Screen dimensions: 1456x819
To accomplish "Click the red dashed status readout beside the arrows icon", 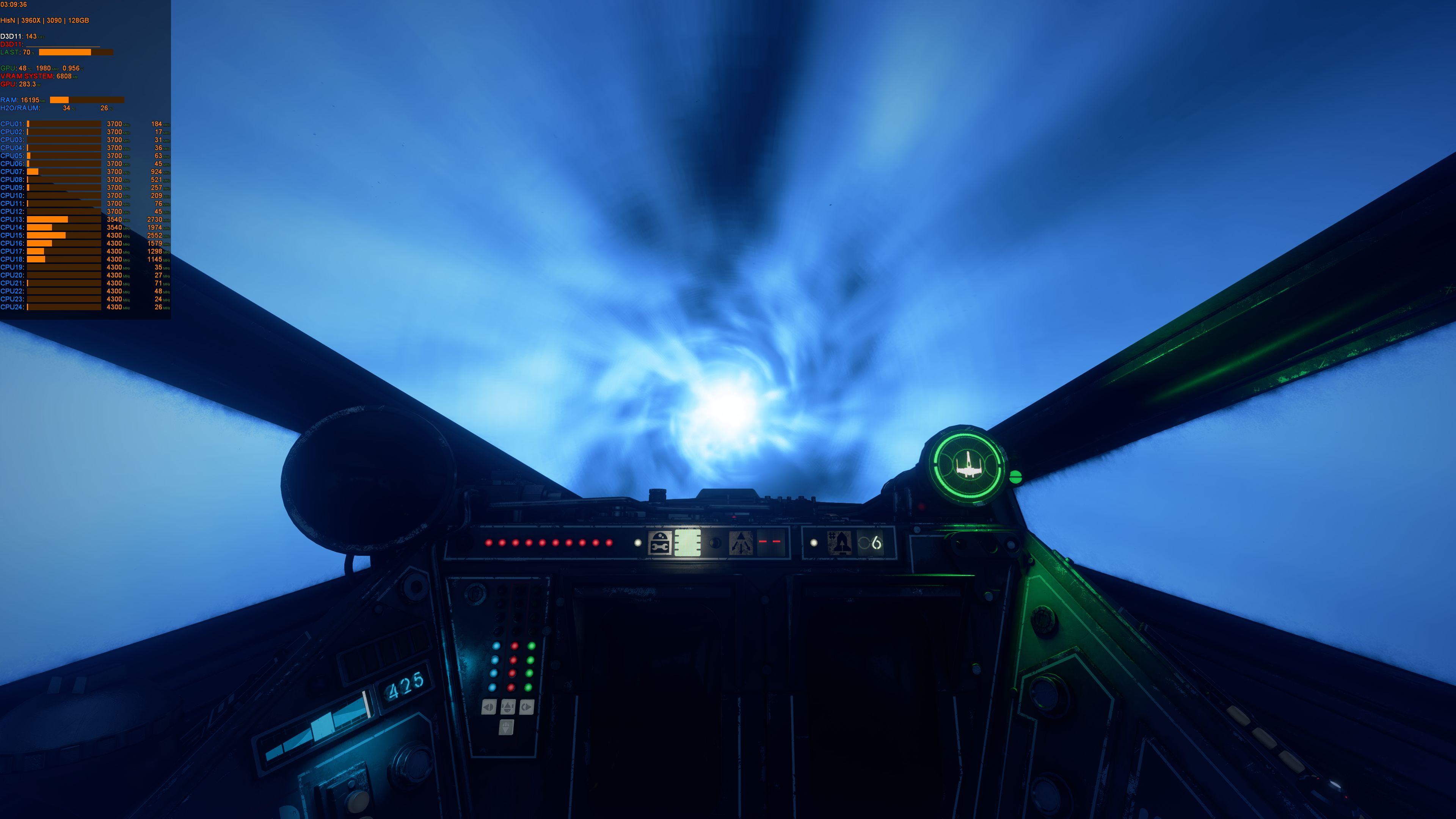I will [770, 541].
